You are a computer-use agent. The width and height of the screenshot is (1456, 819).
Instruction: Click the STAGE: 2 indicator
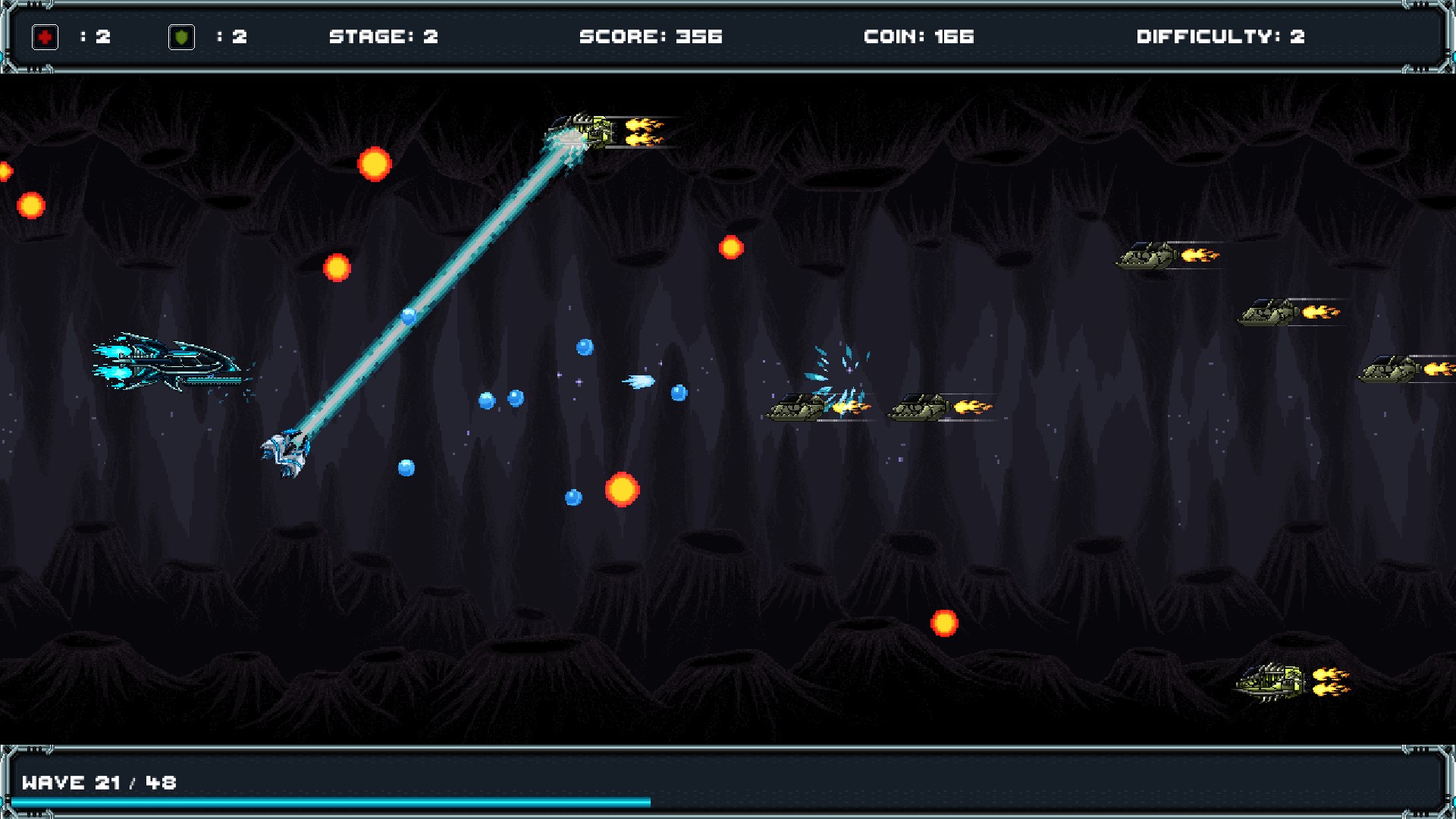click(384, 36)
